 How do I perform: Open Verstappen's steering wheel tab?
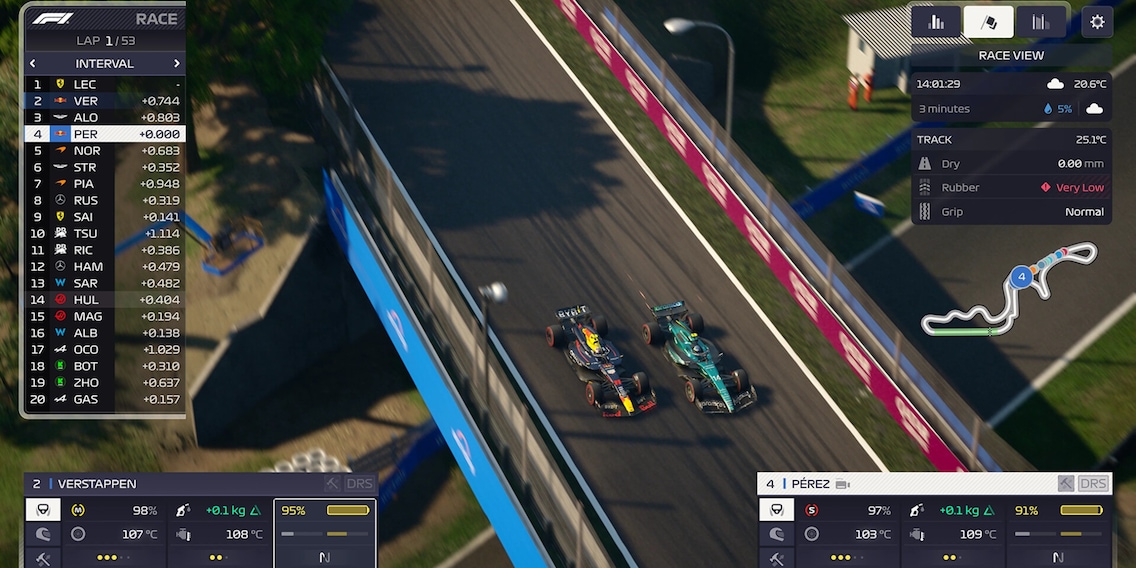[44, 510]
